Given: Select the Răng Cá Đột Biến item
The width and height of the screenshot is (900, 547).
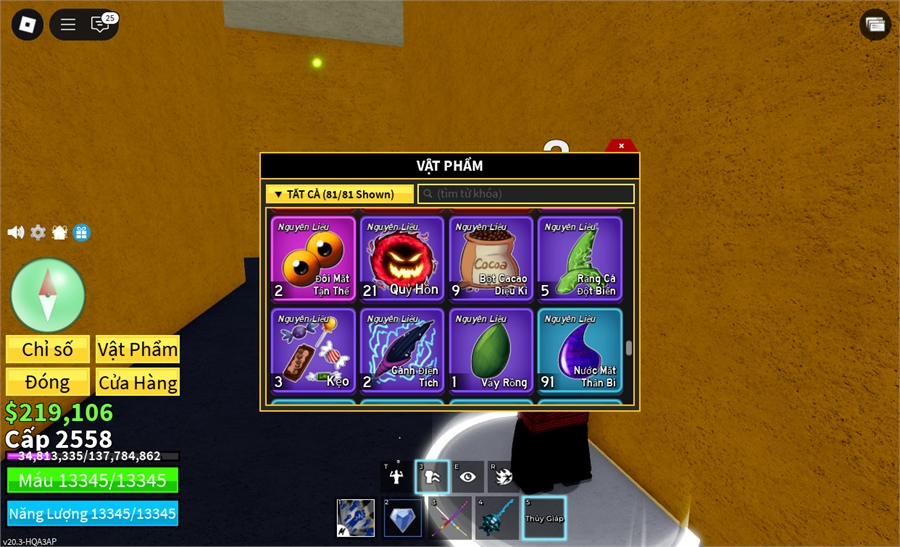Looking at the screenshot, I should [580, 259].
